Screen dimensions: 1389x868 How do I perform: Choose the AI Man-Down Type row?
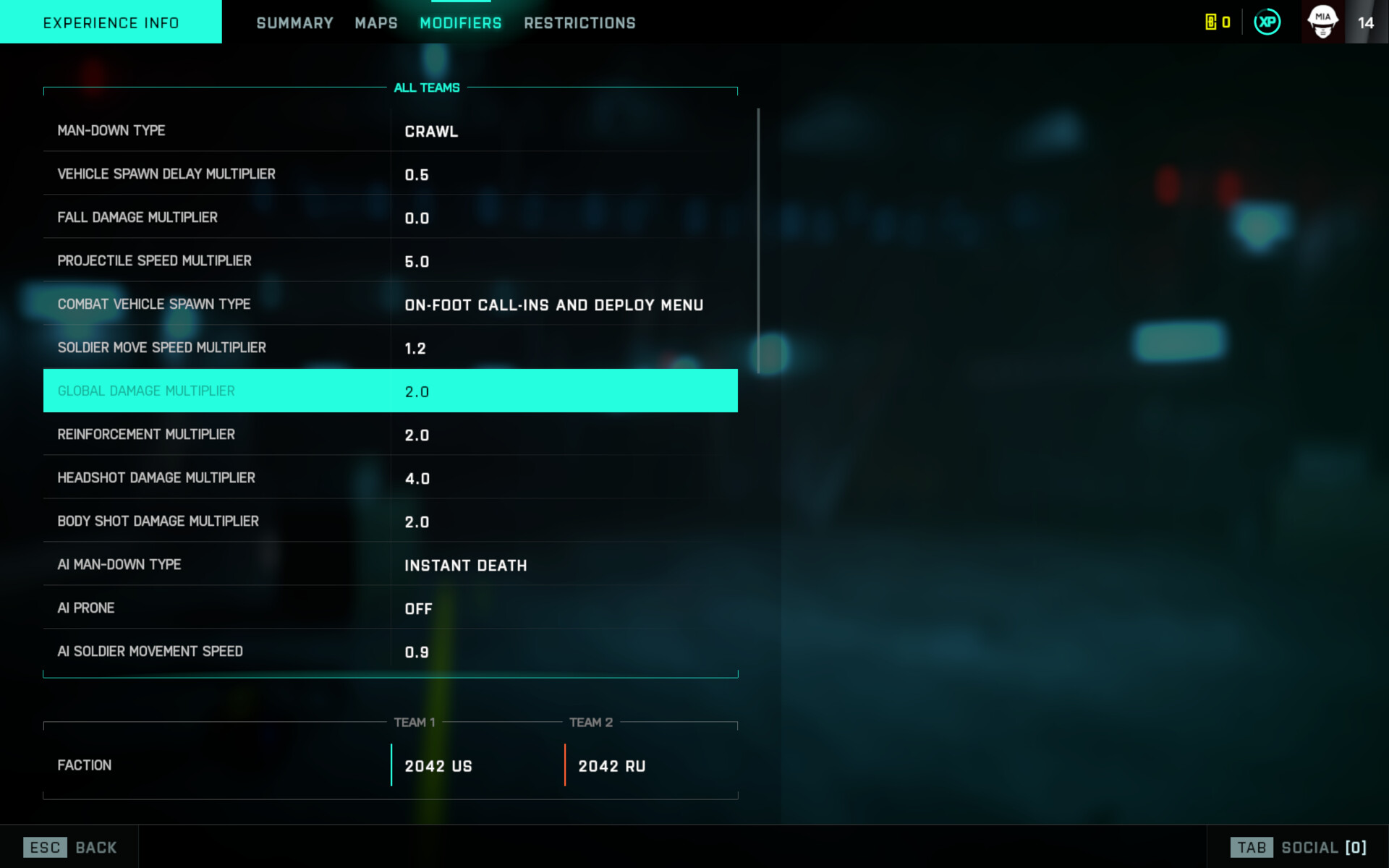point(391,565)
